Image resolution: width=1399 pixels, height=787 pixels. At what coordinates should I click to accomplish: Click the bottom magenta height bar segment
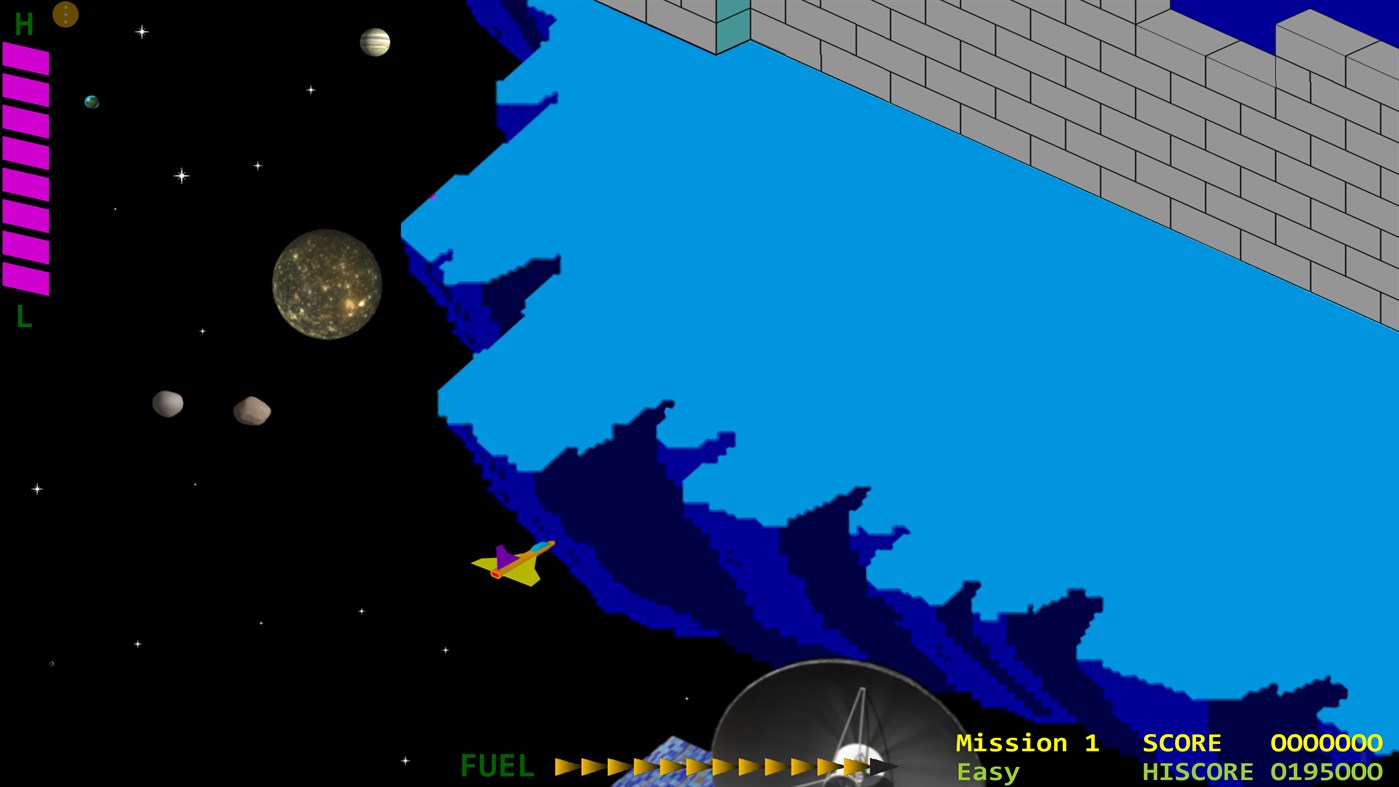[27, 281]
